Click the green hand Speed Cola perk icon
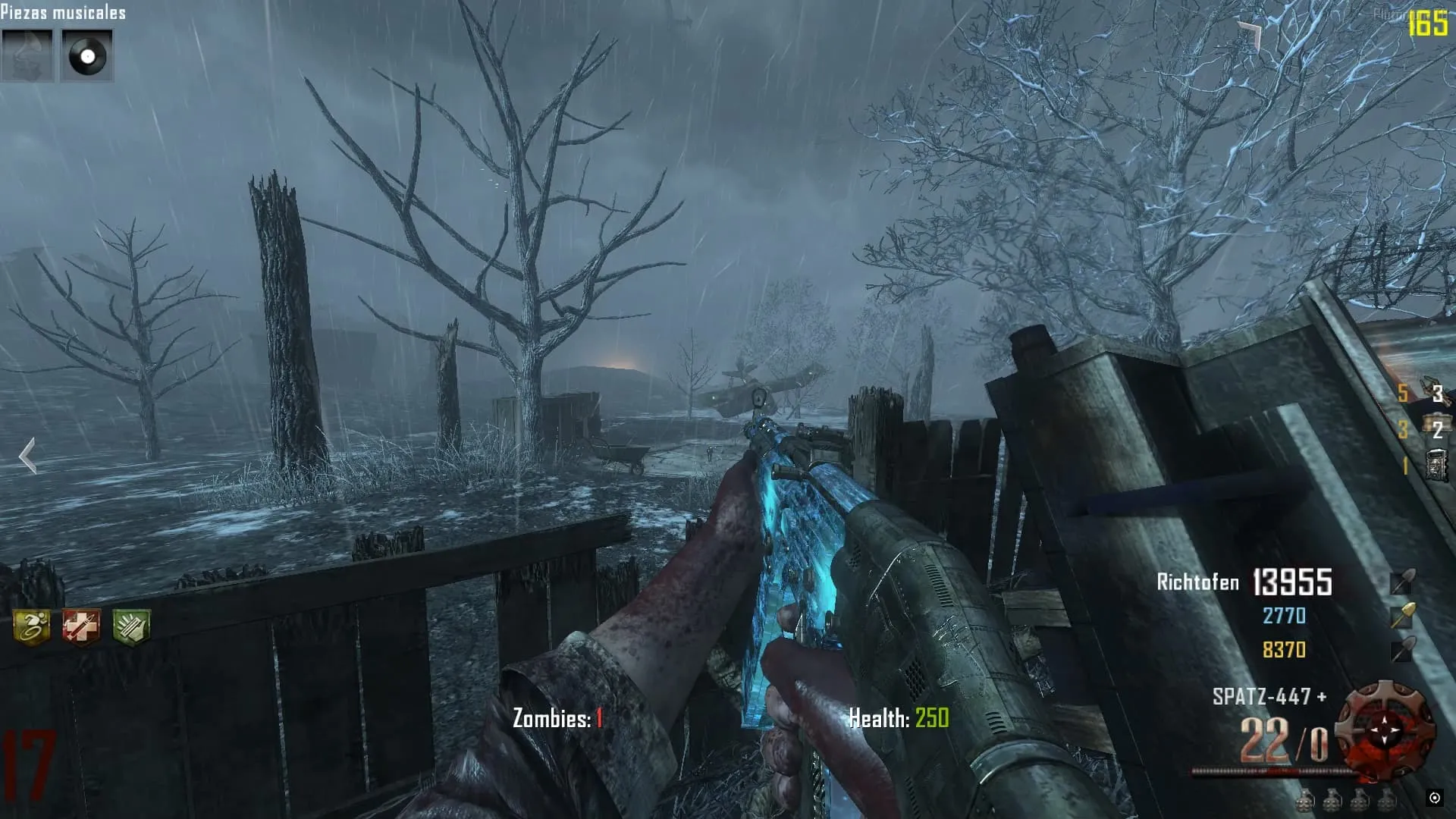This screenshot has width=1456, height=819. pyautogui.click(x=131, y=627)
